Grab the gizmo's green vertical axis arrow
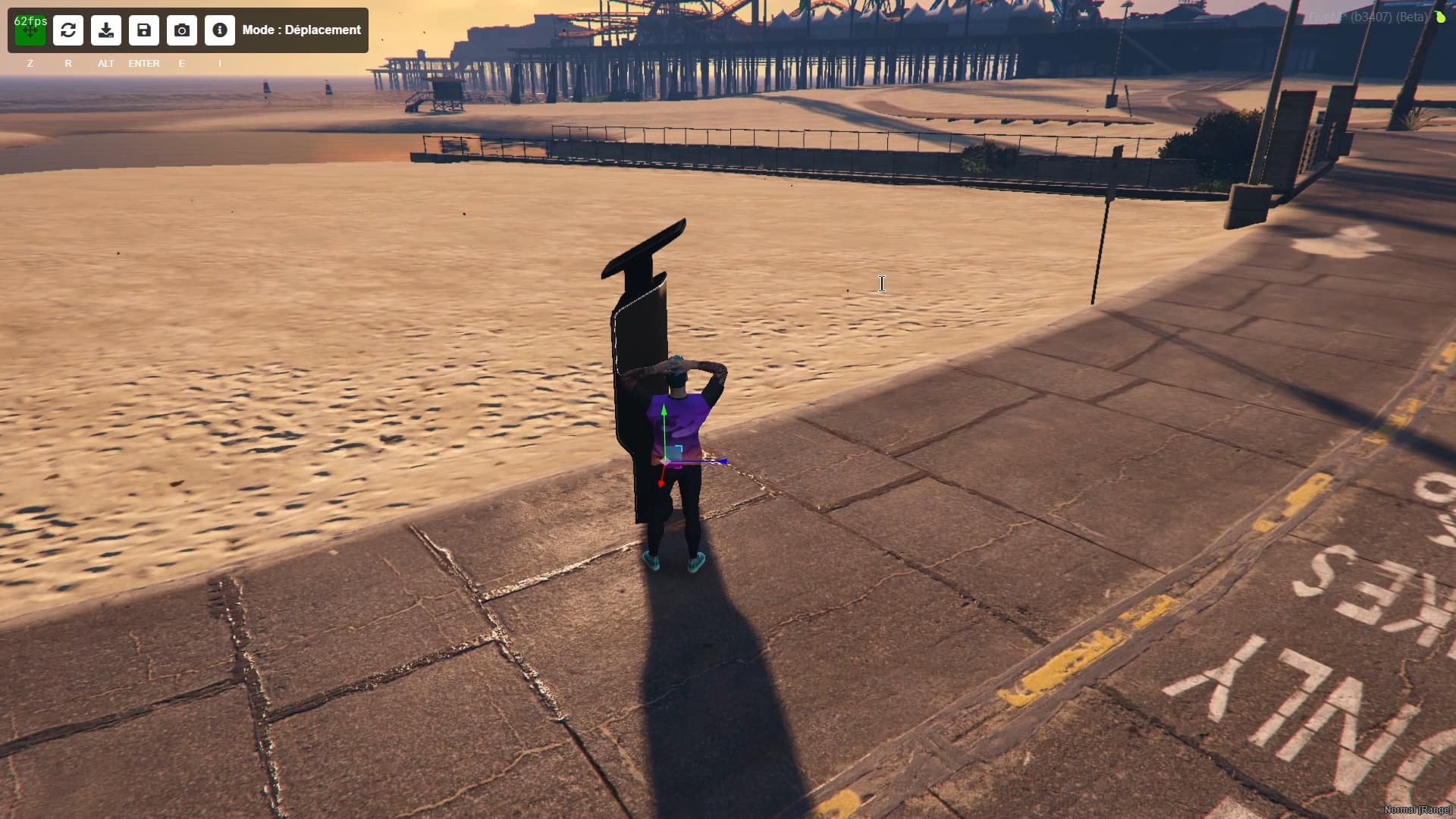The image size is (1456, 819). (x=664, y=415)
